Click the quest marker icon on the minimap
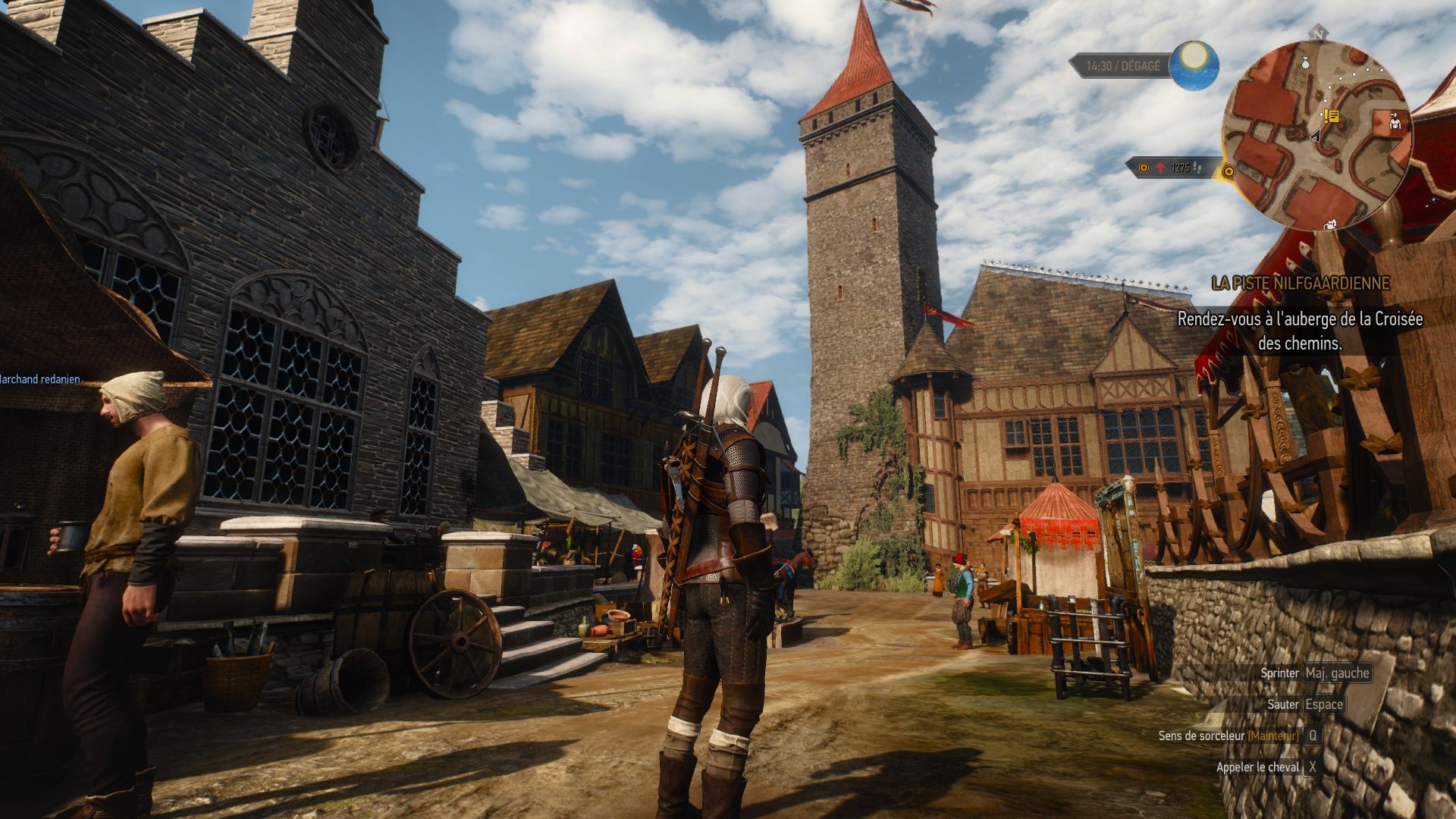 pyautogui.click(x=1331, y=117)
